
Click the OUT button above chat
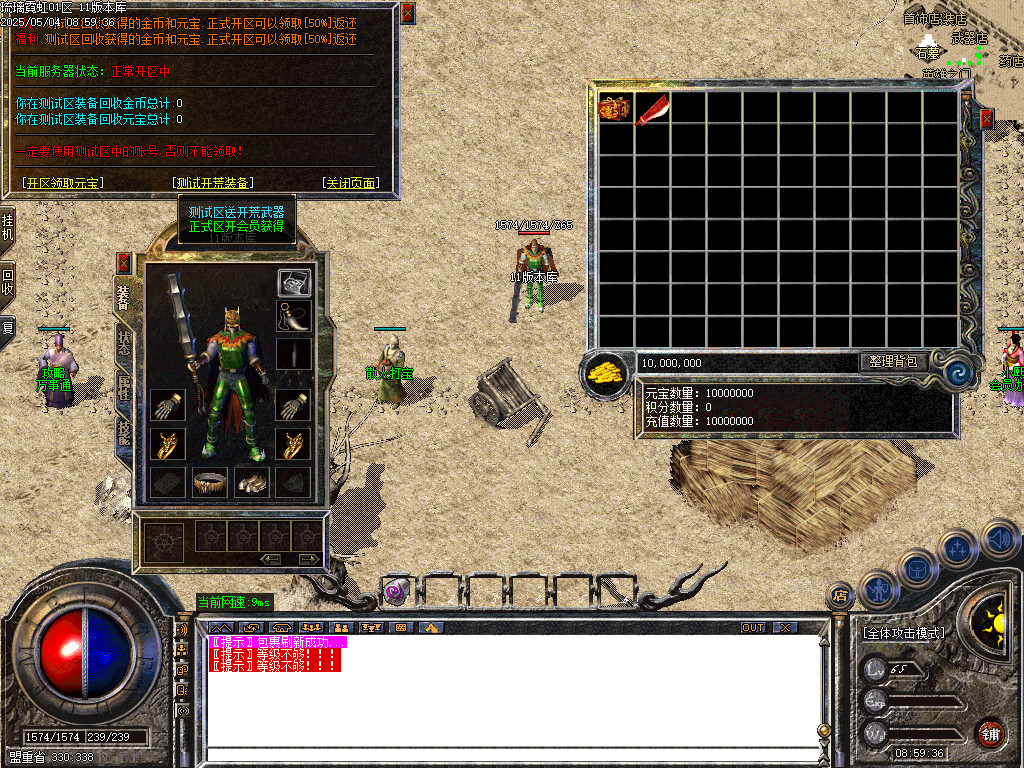[x=753, y=628]
